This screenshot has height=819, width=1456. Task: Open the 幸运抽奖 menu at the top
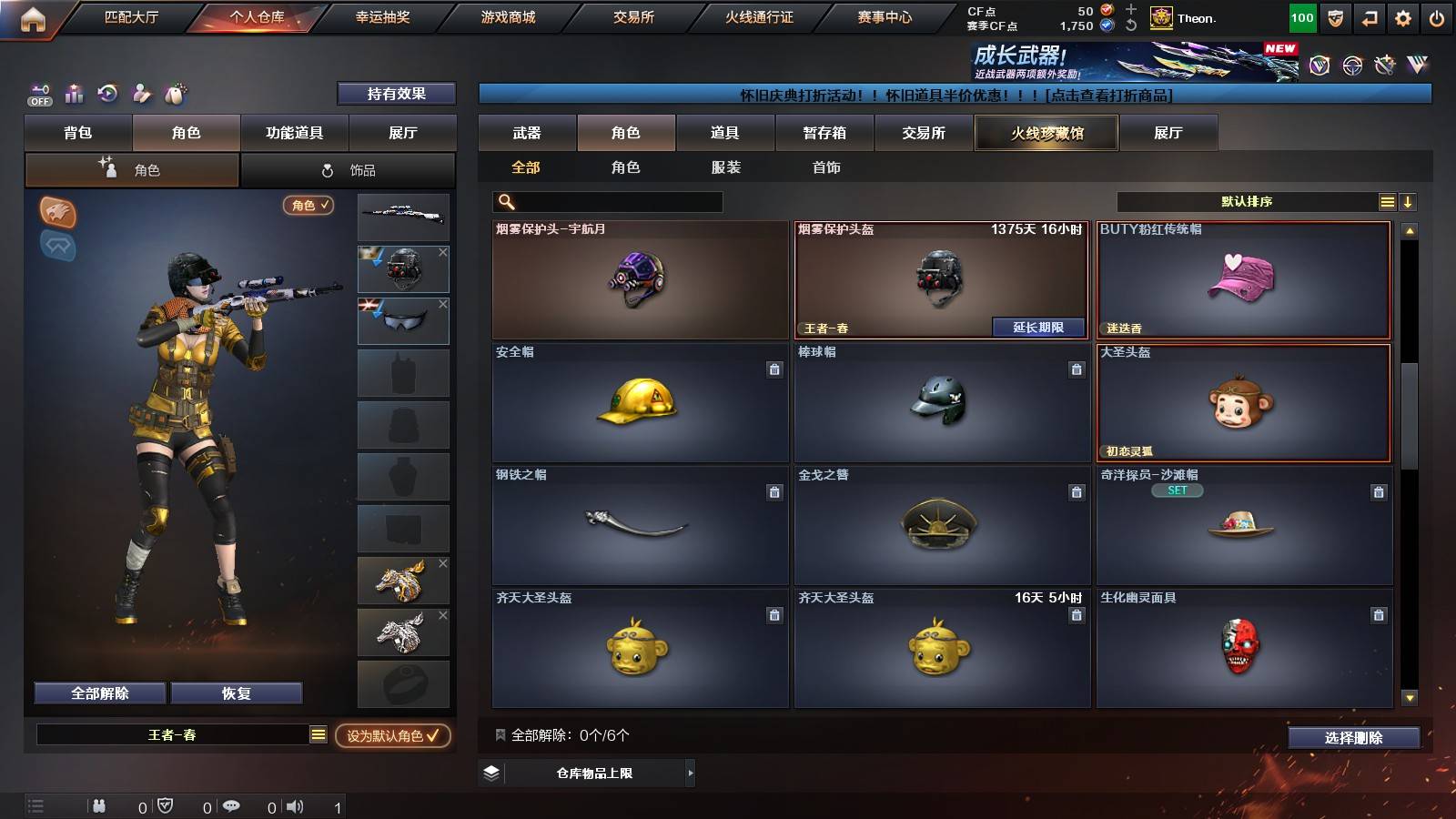click(383, 16)
